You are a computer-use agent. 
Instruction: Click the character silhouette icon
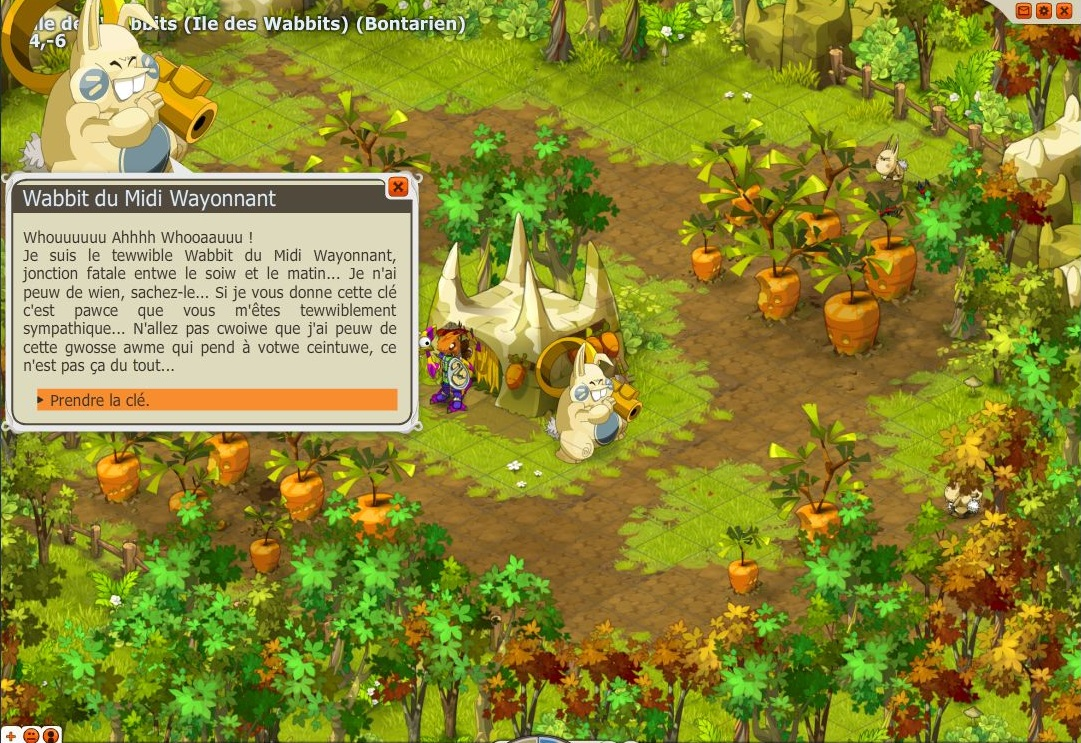click(51, 736)
